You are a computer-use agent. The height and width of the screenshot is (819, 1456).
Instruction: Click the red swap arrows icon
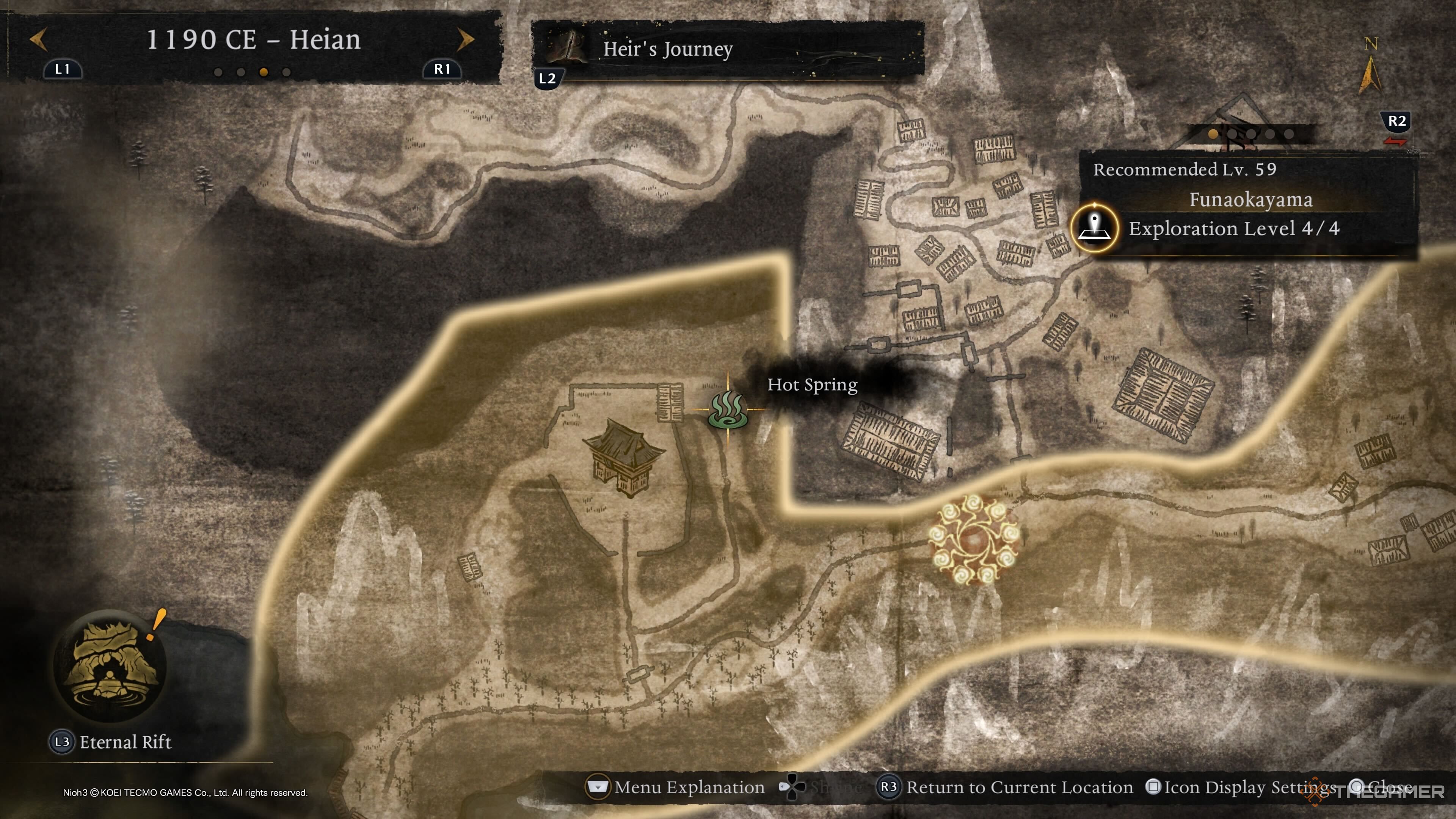(1395, 141)
